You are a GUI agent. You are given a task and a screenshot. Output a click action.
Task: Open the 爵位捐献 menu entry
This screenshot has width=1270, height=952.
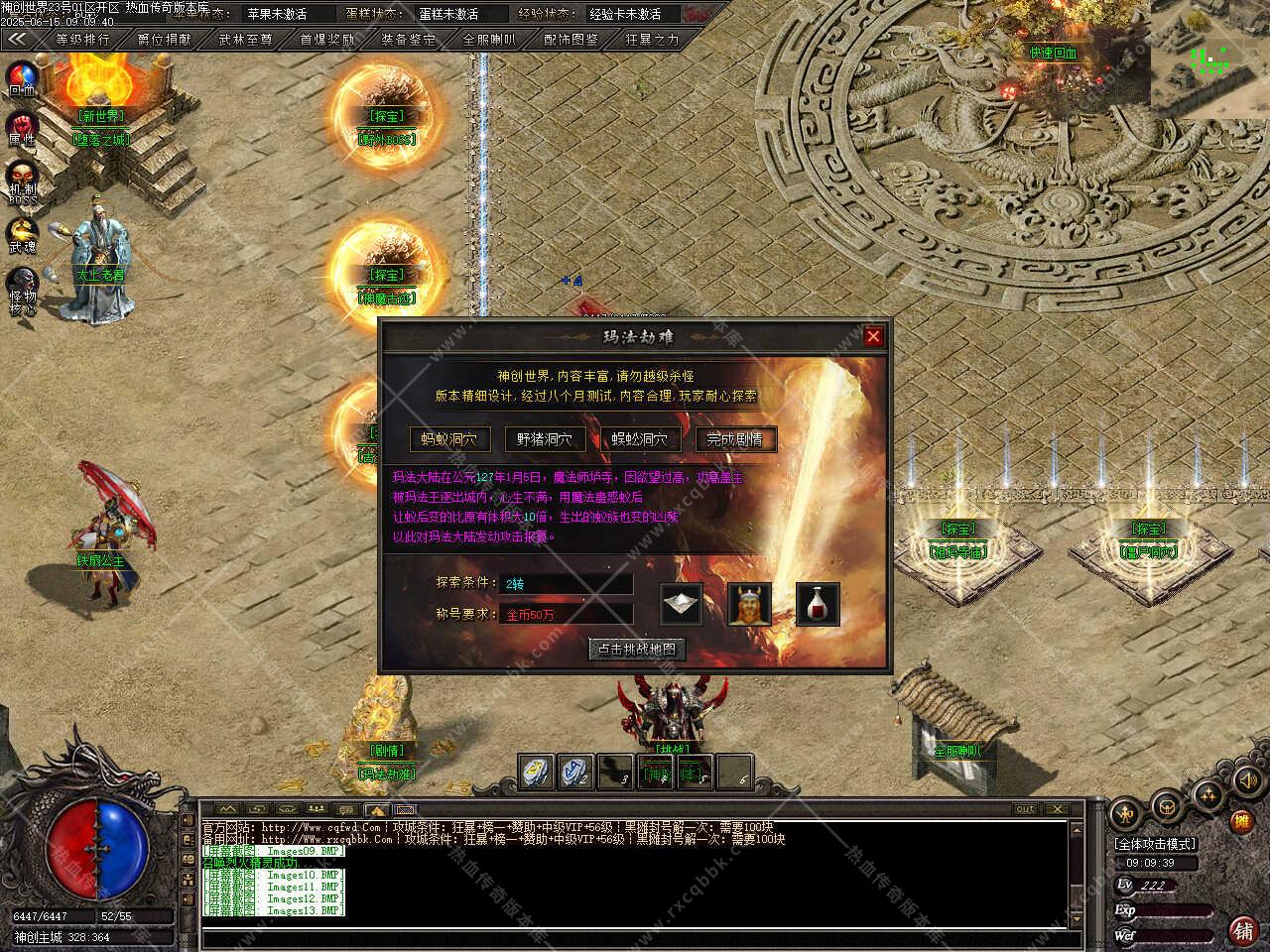164,40
